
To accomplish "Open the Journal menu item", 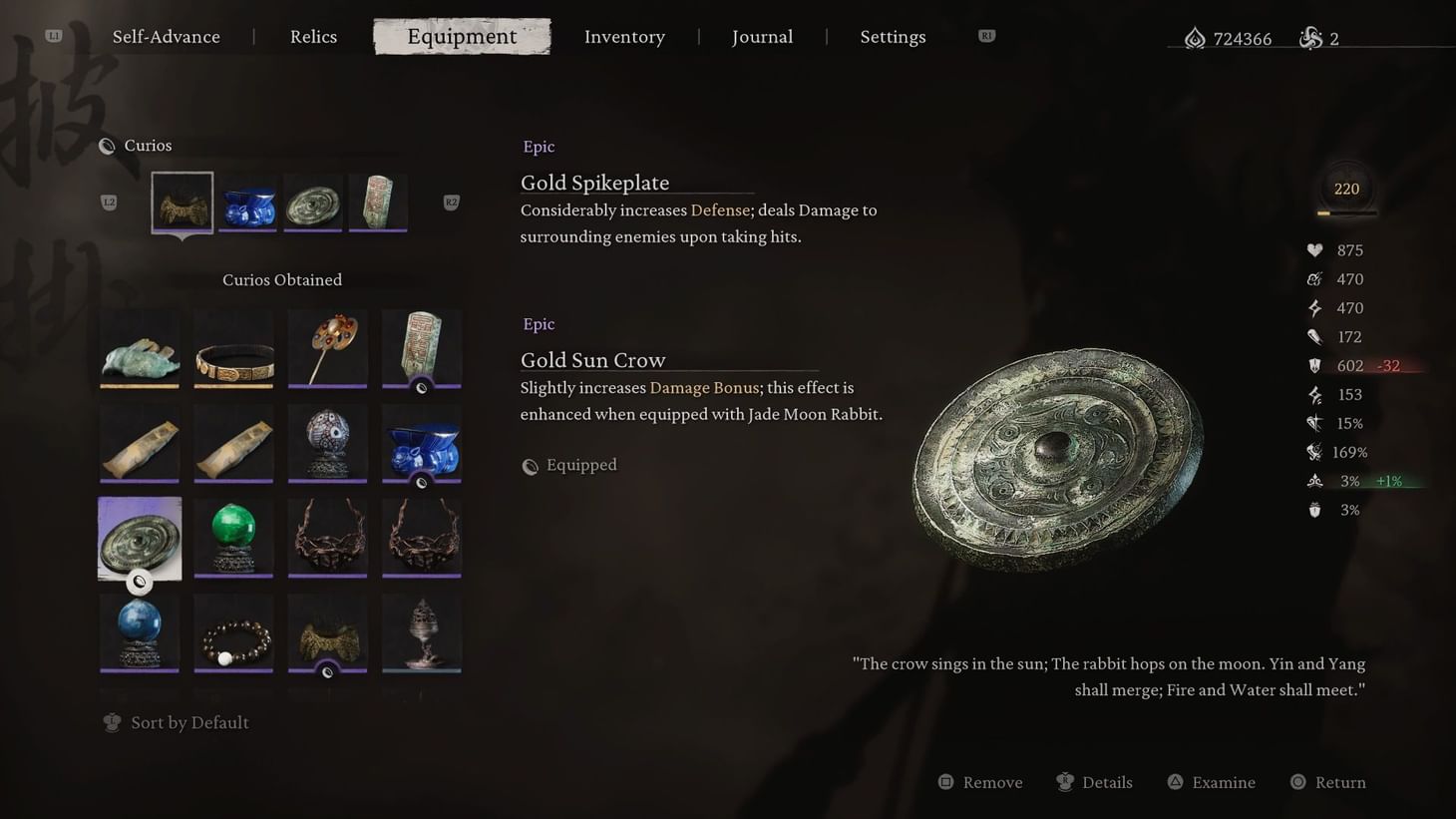I will [762, 36].
